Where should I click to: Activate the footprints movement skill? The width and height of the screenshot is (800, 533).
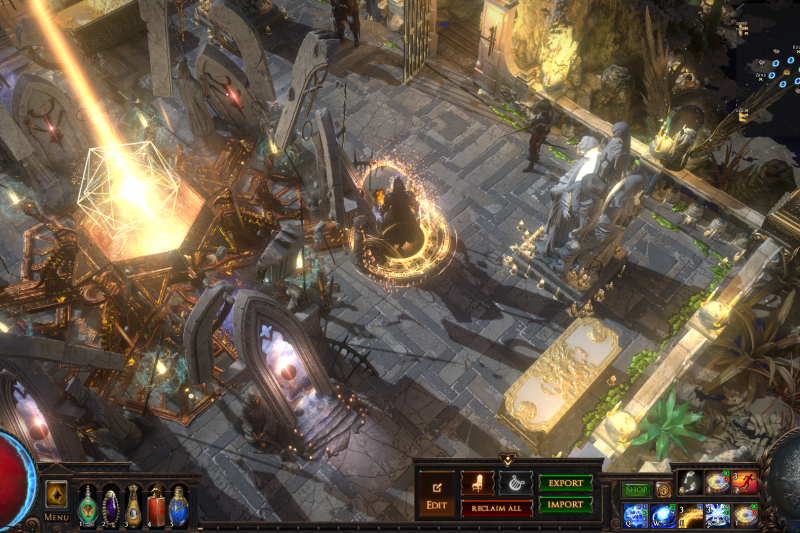point(690,483)
